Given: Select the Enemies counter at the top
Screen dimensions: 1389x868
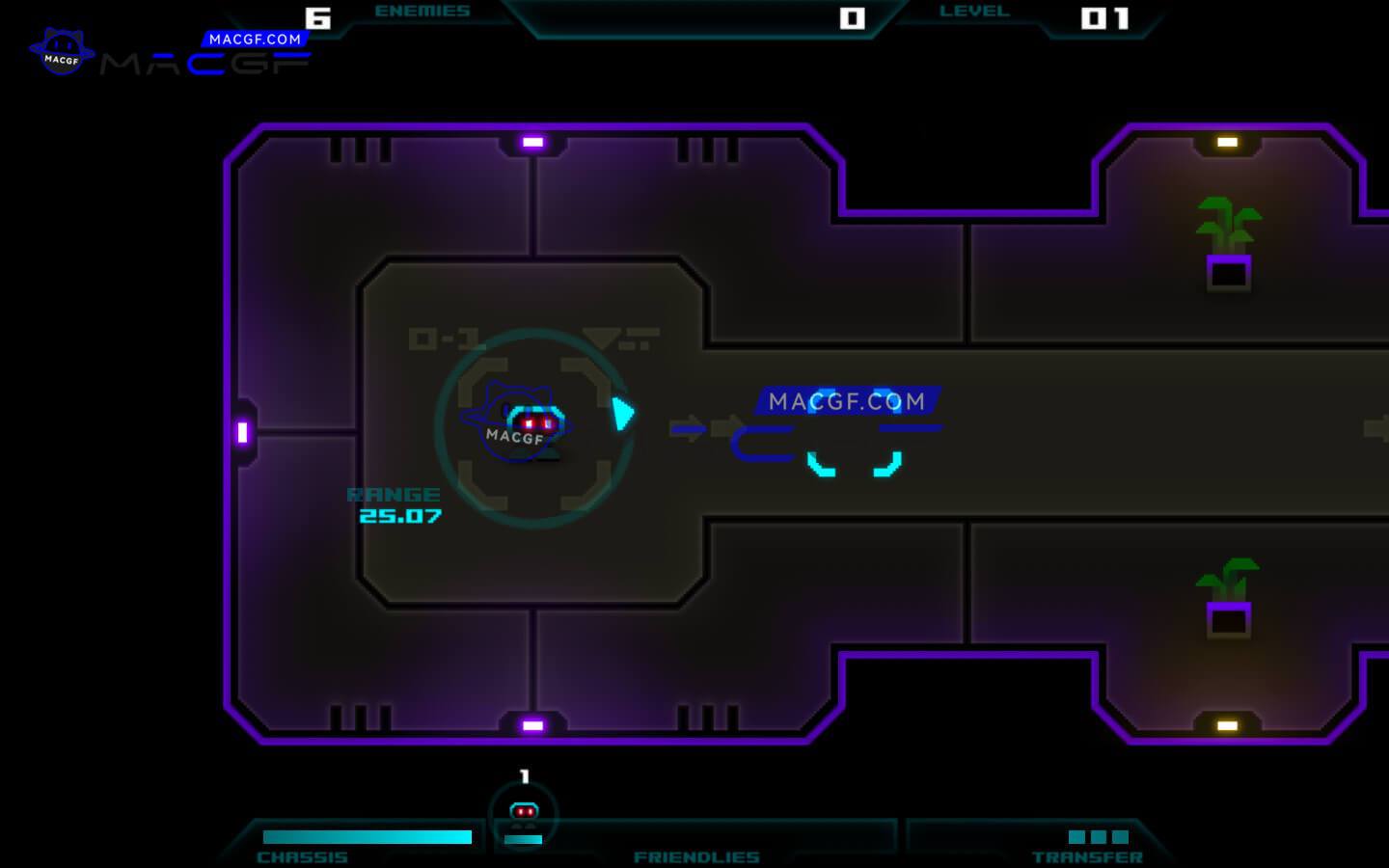Looking at the screenshot, I should coord(422,11).
